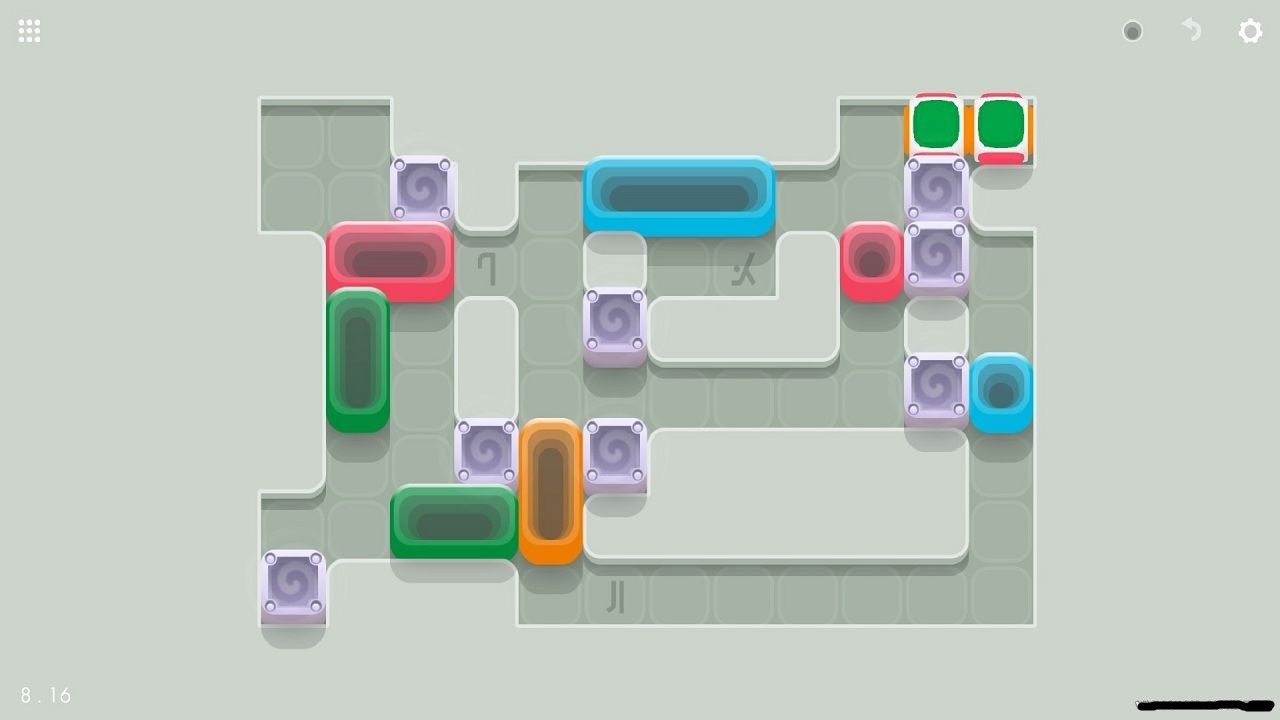
Task: Open the settings gear
Action: point(1250,31)
